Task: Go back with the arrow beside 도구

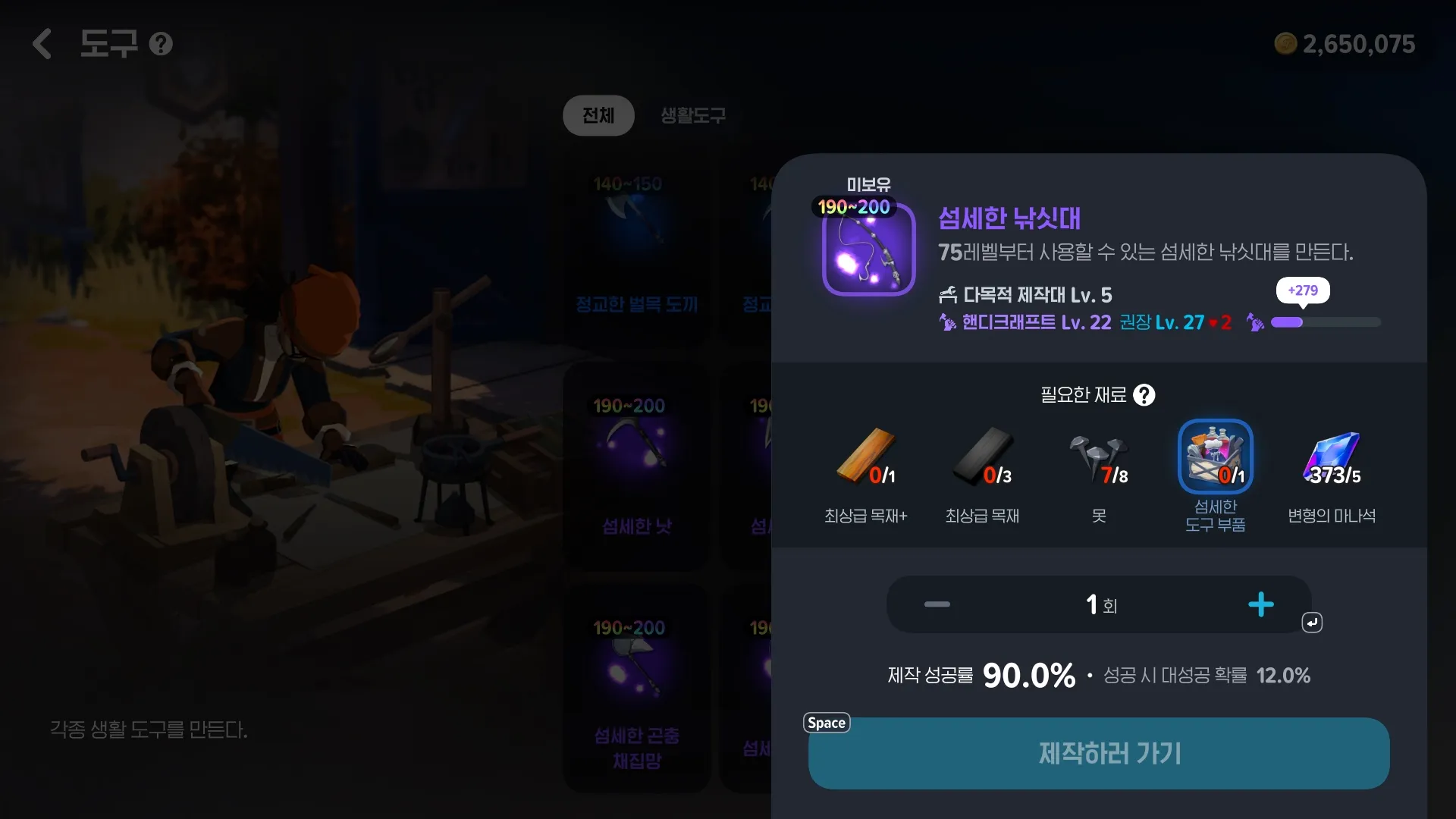Action: pyautogui.click(x=42, y=44)
